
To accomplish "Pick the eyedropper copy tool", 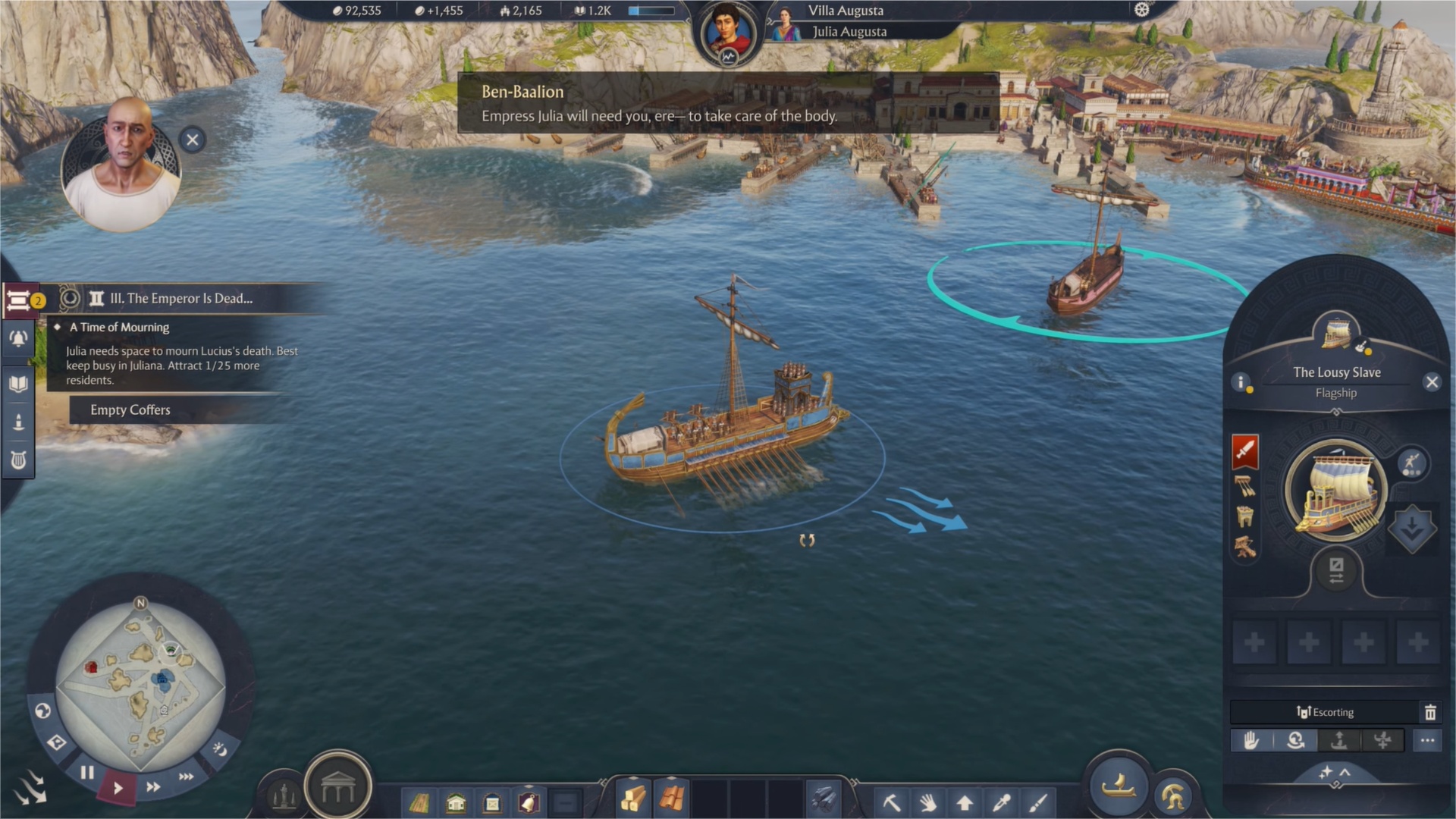I will coord(1001,802).
